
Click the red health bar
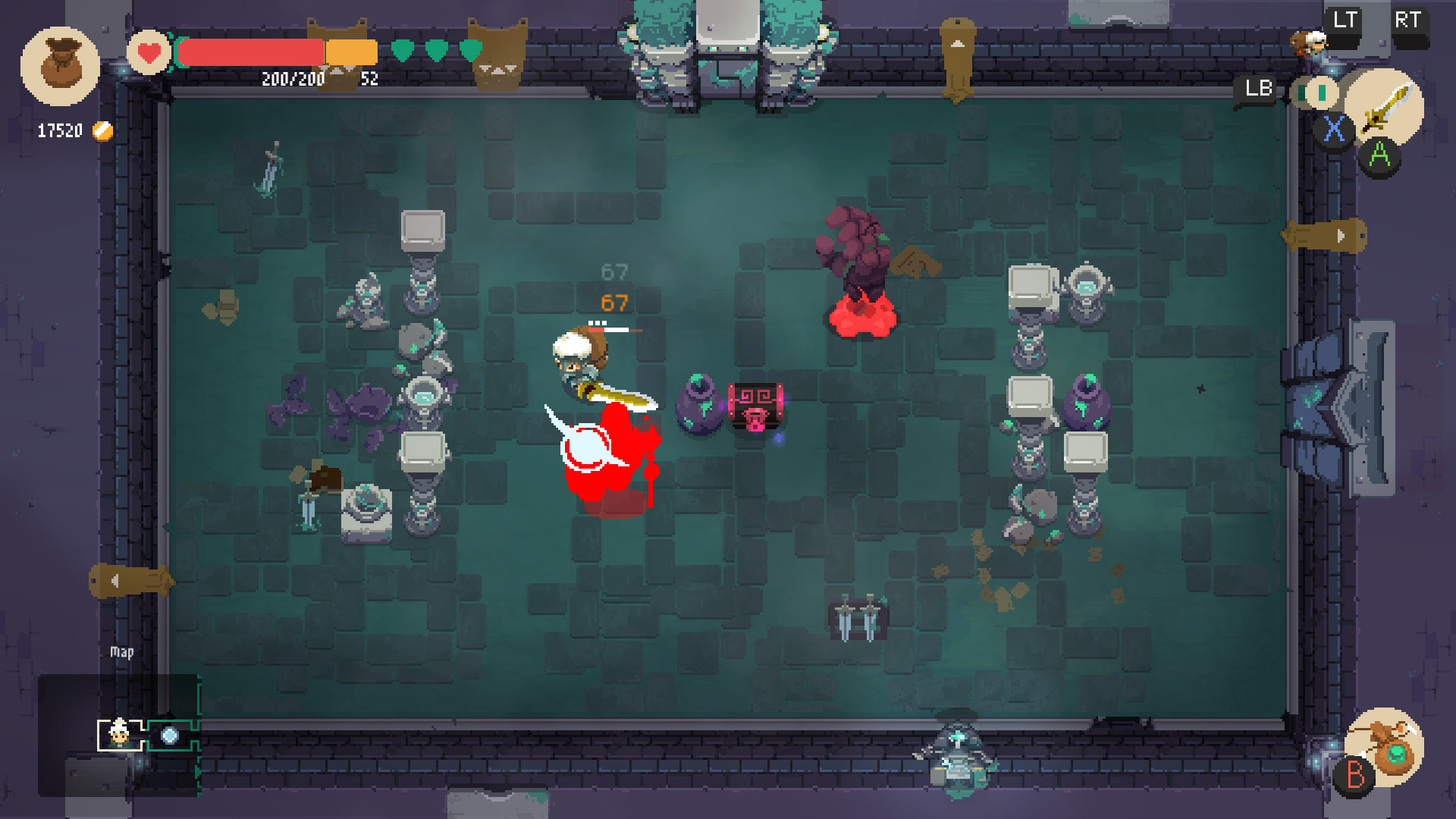click(x=250, y=51)
